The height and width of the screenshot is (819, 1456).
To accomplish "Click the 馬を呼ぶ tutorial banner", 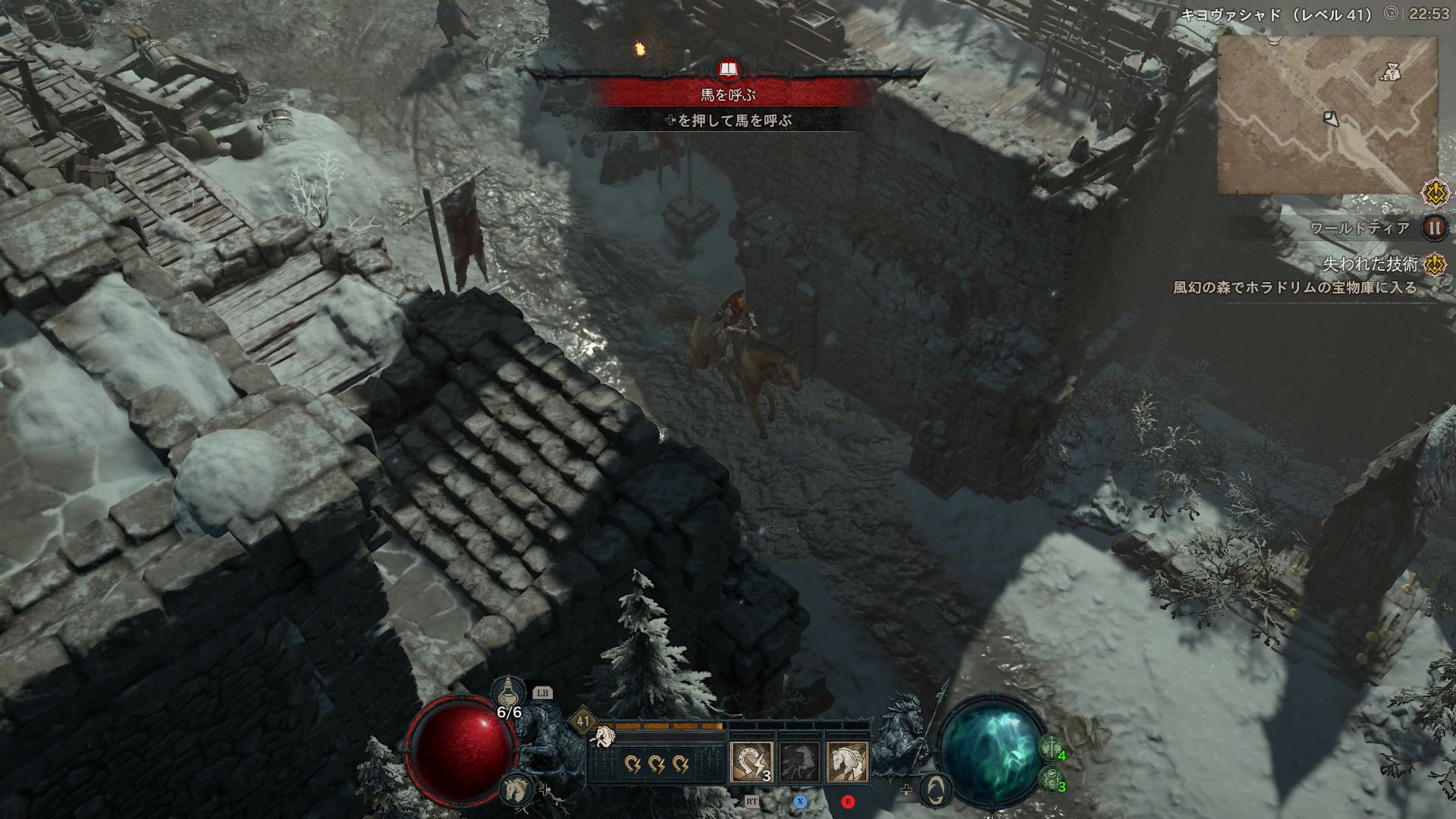I will pyautogui.click(x=729, y=95).
